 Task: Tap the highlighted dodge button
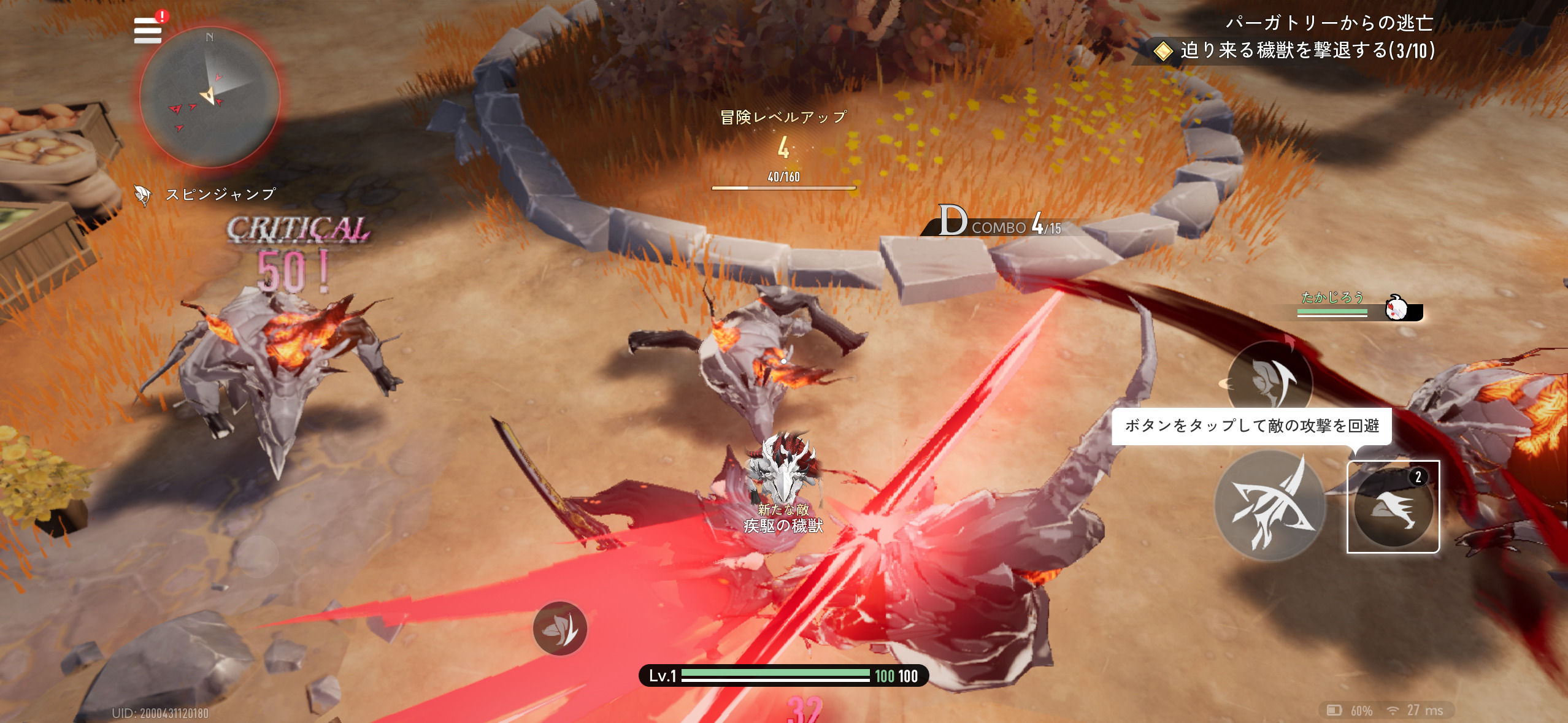pos(1393,507)
